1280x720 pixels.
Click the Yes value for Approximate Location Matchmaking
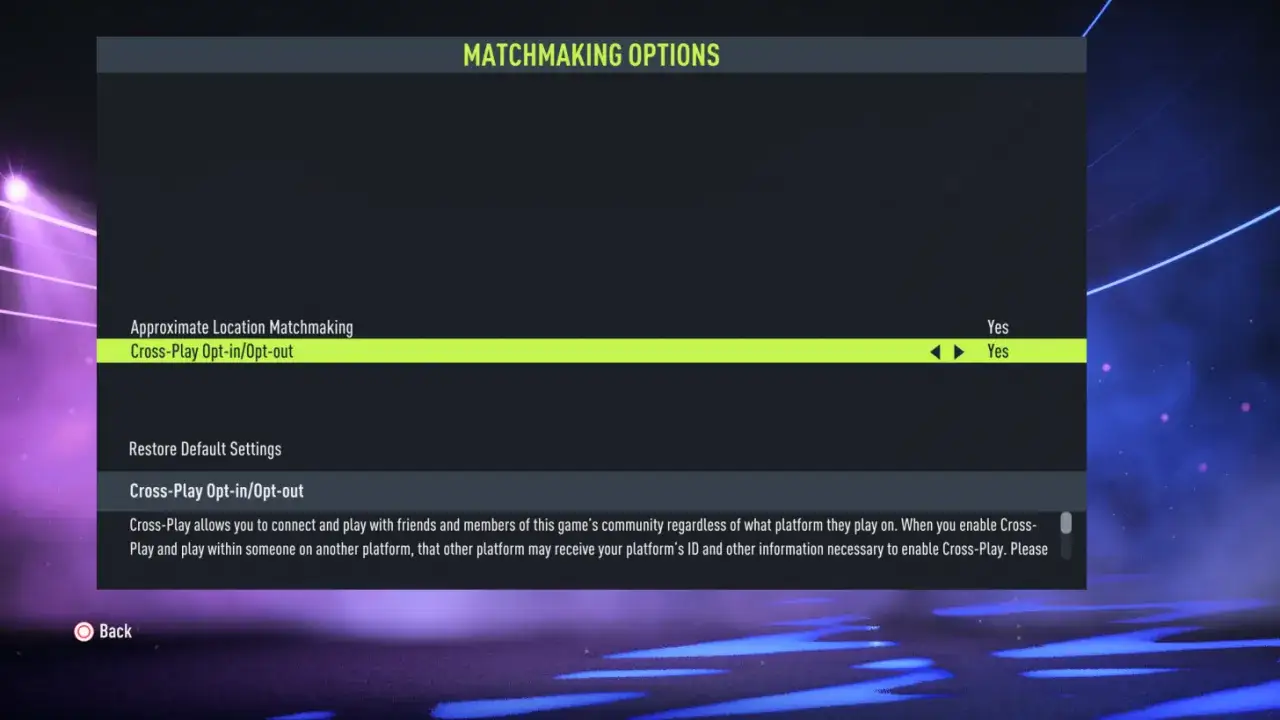pos(997,327)
